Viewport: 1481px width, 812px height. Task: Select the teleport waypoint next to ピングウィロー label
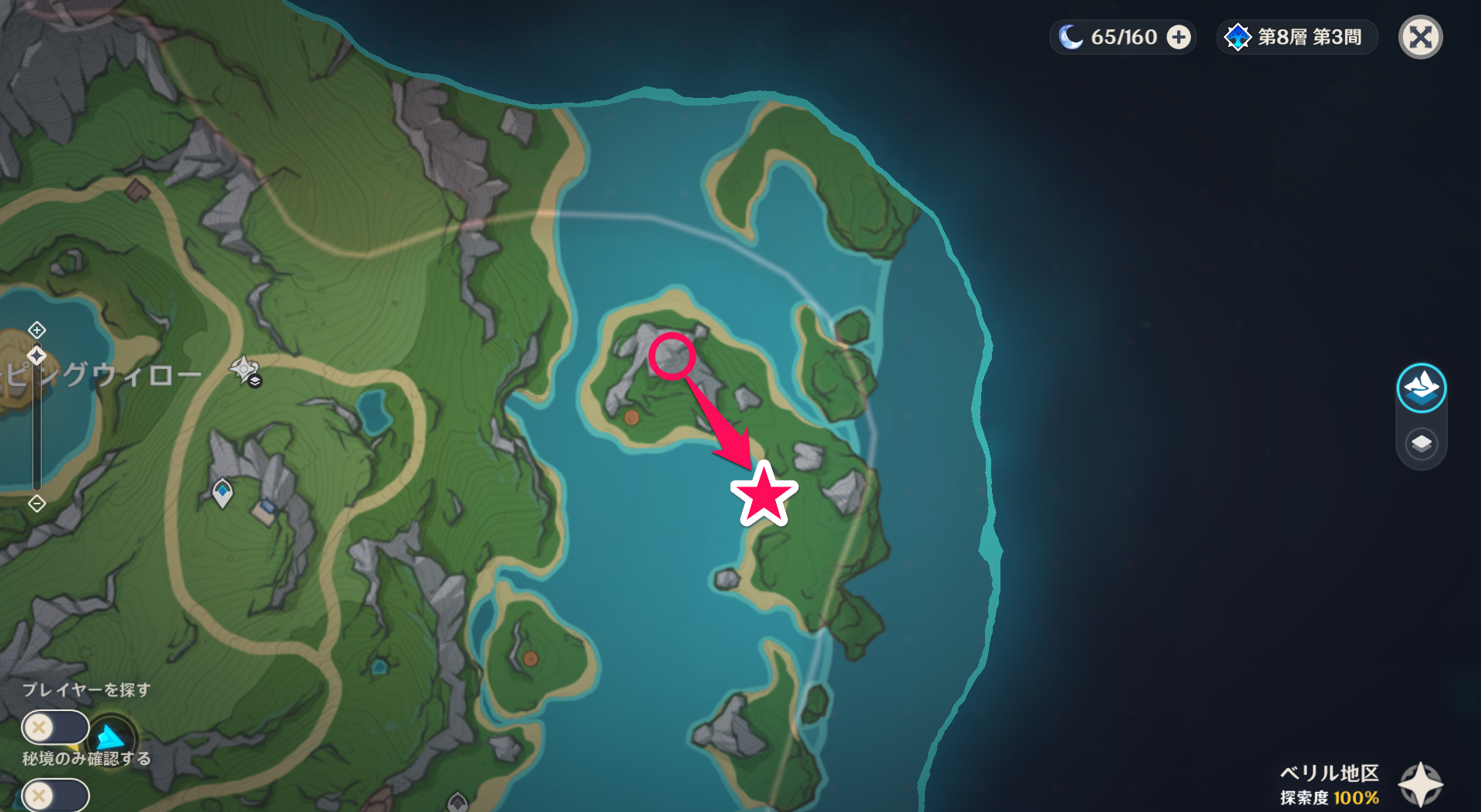tap(36, 355)
